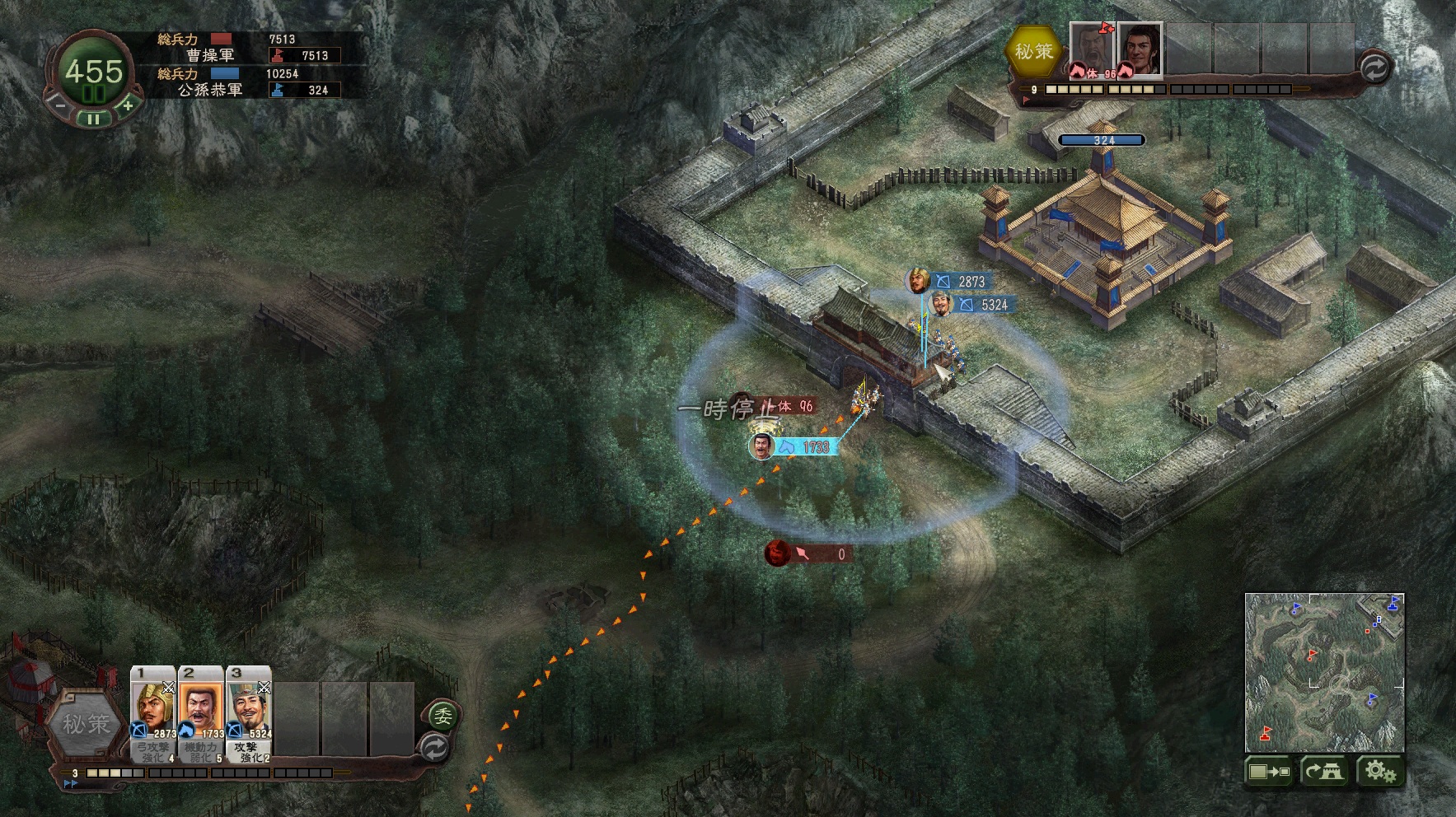
Task: Increase battle speed with the plus button
Action: click(128, 105)
